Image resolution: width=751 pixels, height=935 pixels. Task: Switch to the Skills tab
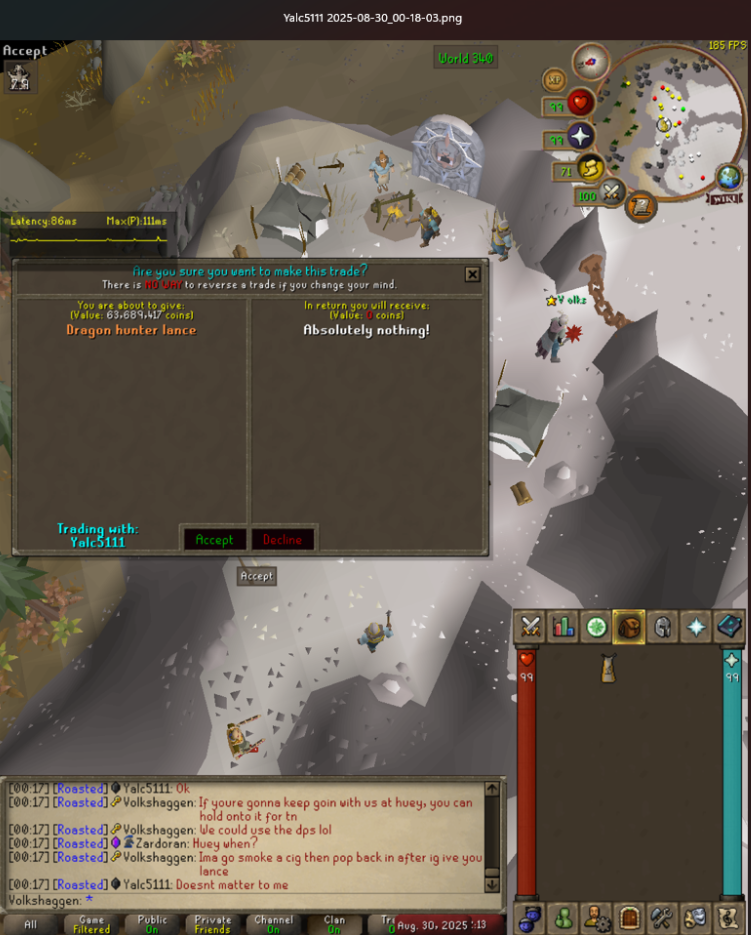[563, 626]
